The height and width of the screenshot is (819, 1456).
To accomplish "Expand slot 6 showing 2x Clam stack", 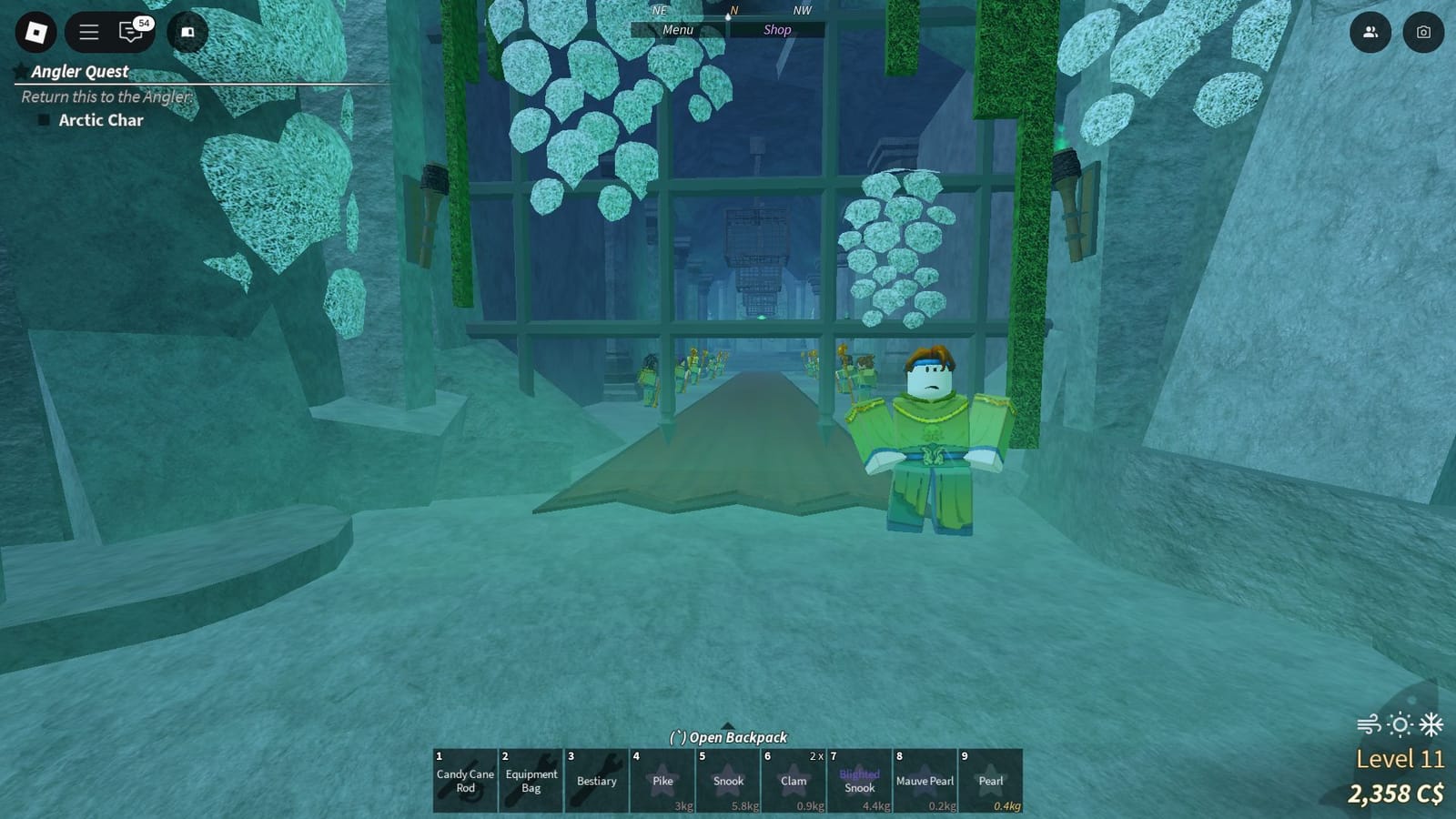I will click(x=793, y=781).
